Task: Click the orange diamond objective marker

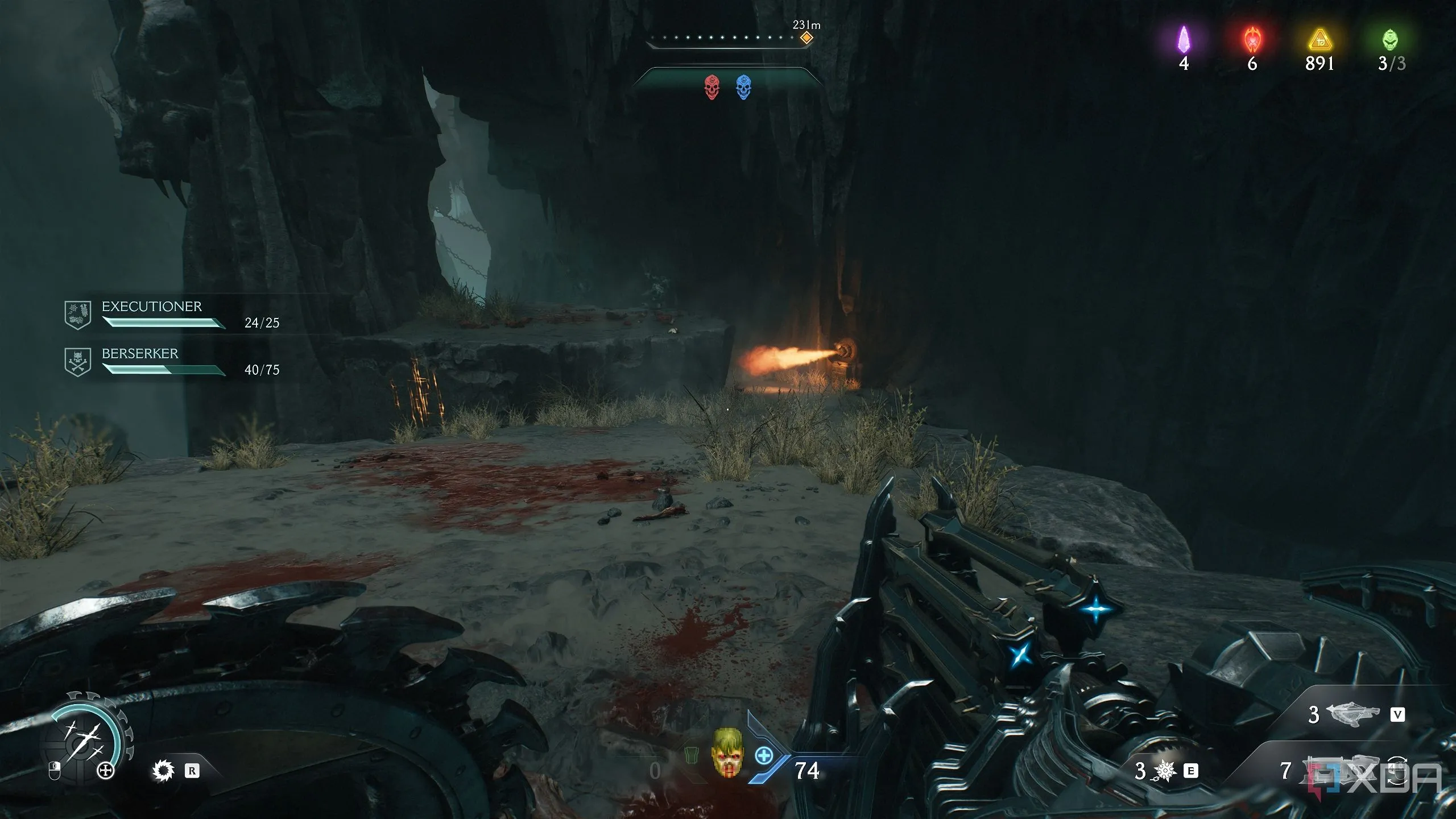Action: pos(806,38)
